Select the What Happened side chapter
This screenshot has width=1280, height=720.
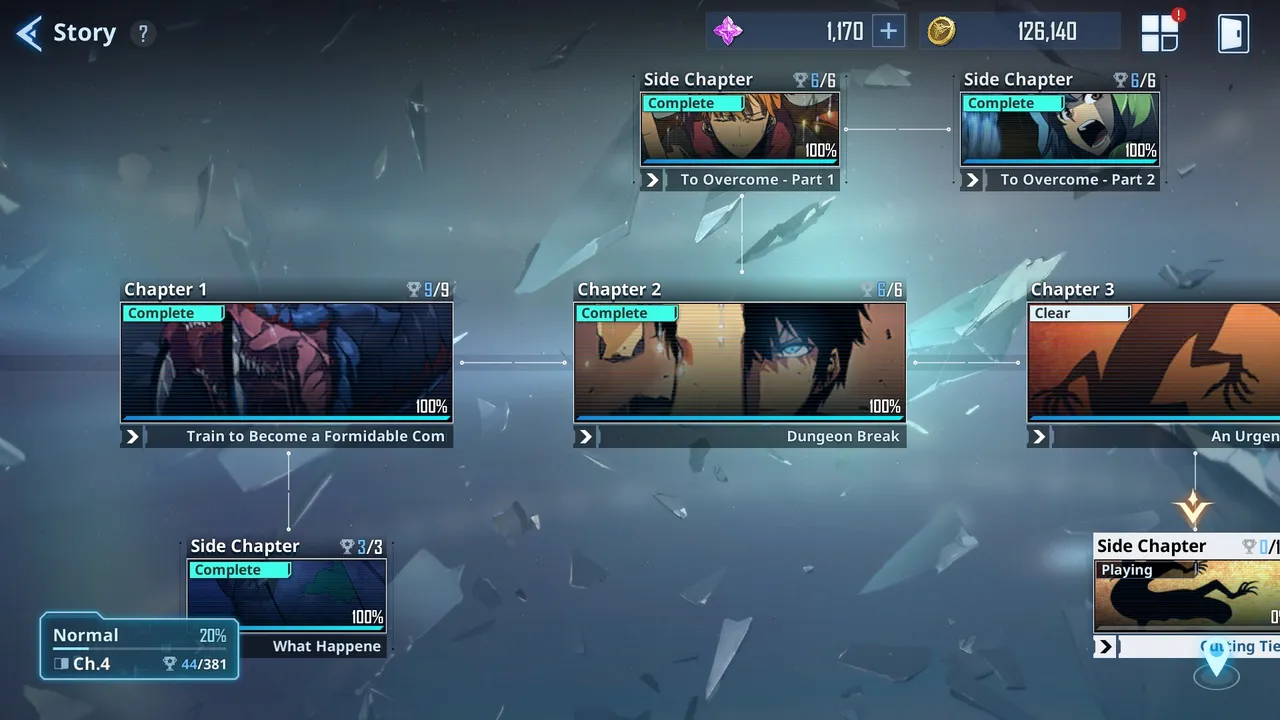(x=287, y=596)
